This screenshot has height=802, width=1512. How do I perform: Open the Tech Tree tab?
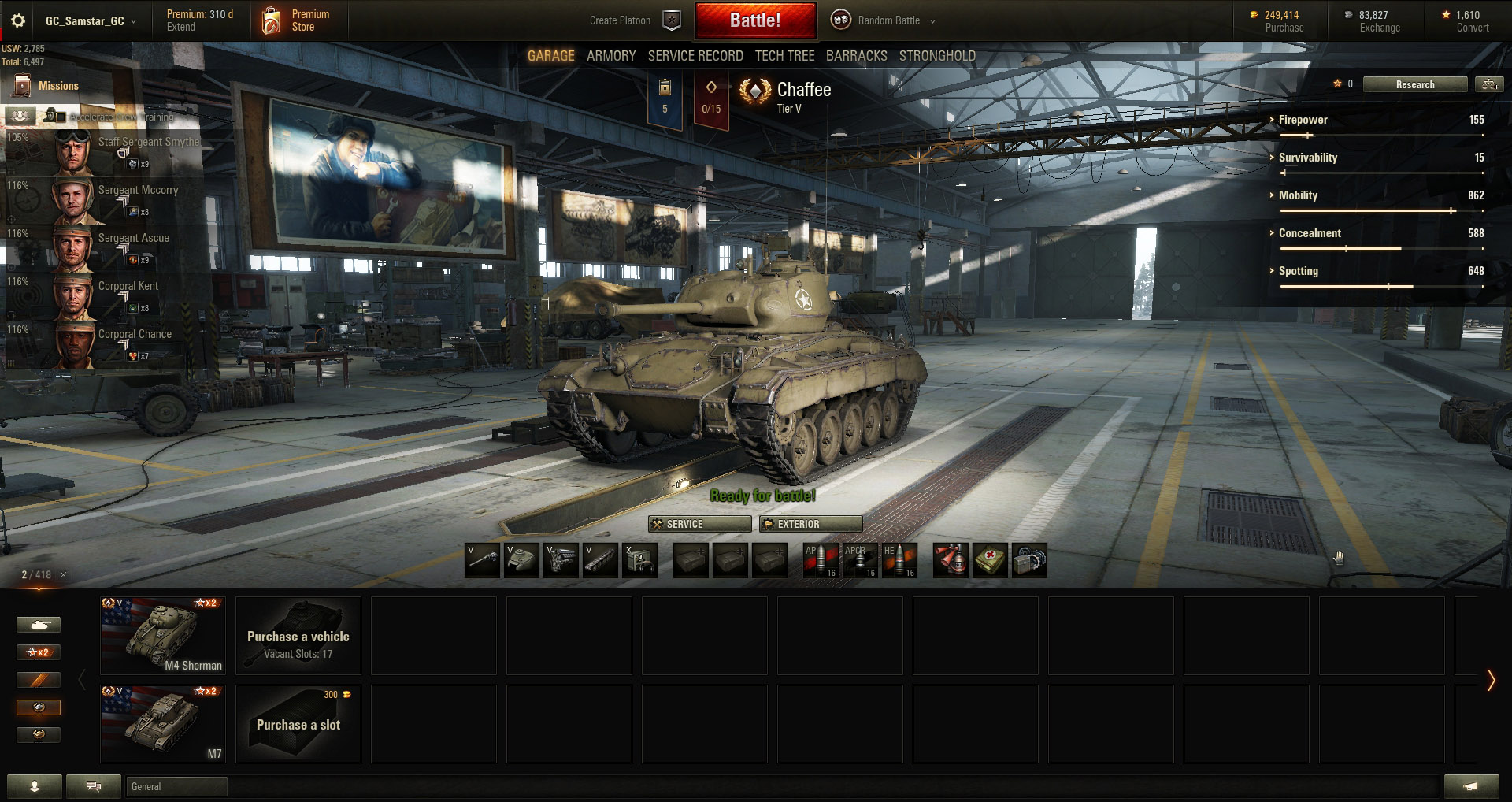(x=784, y=56)
